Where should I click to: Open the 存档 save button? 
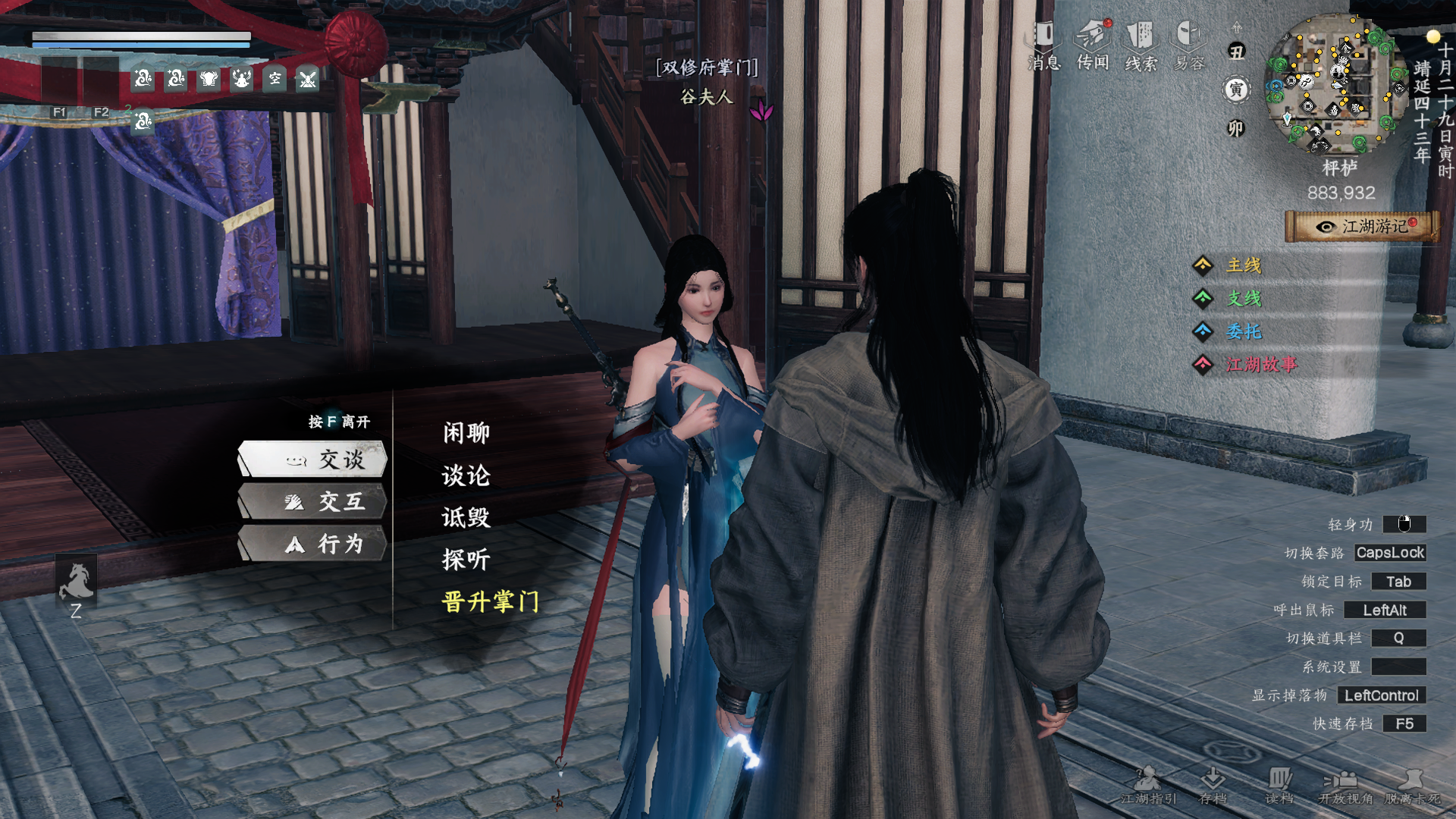(x=1213, y=786)
